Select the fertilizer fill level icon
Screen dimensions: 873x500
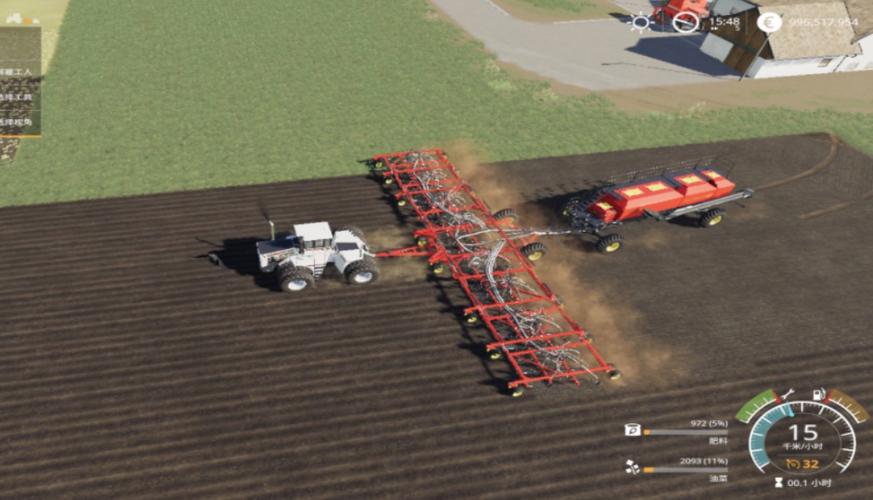pyautogui.click(x=632, y=430)
